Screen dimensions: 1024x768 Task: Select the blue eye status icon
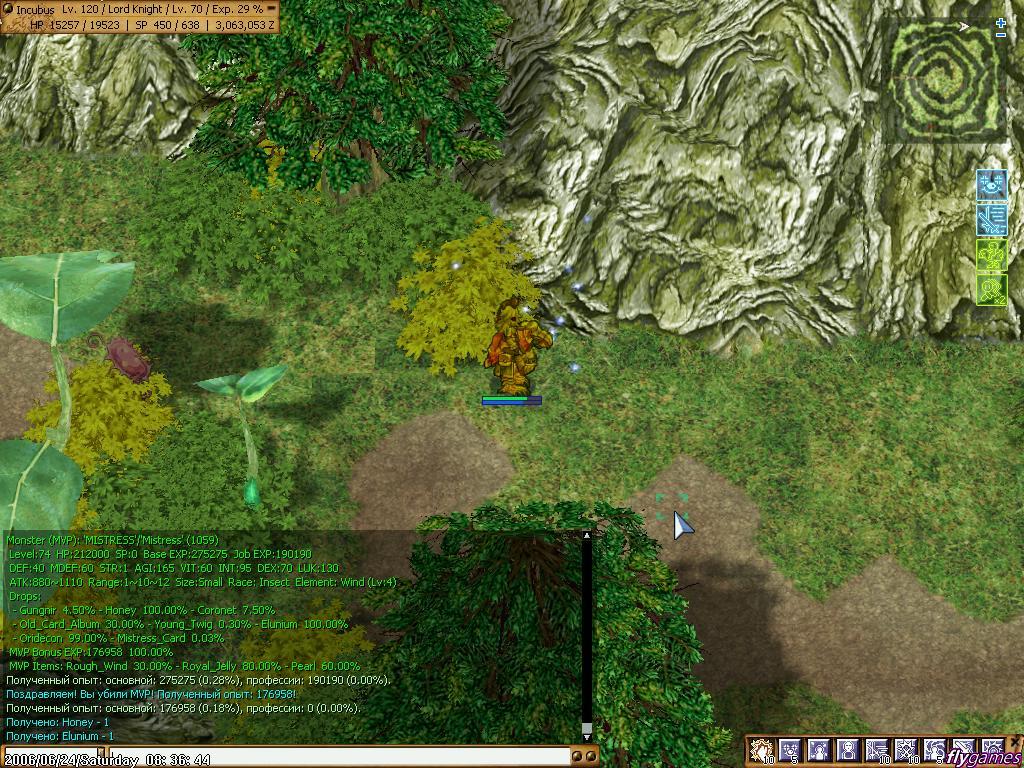(x=991, y=184)
